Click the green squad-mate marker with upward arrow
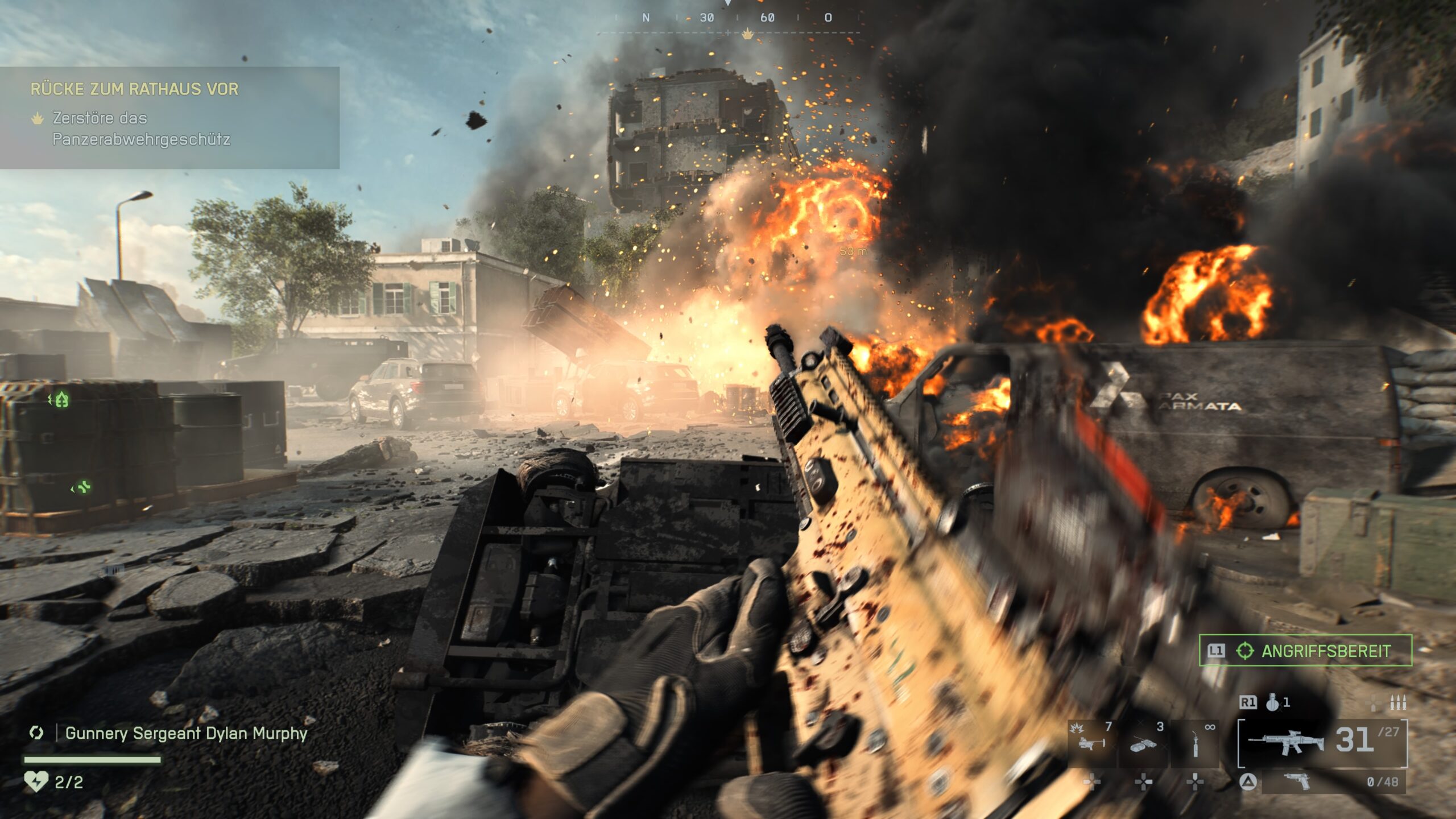 point(61,400)
